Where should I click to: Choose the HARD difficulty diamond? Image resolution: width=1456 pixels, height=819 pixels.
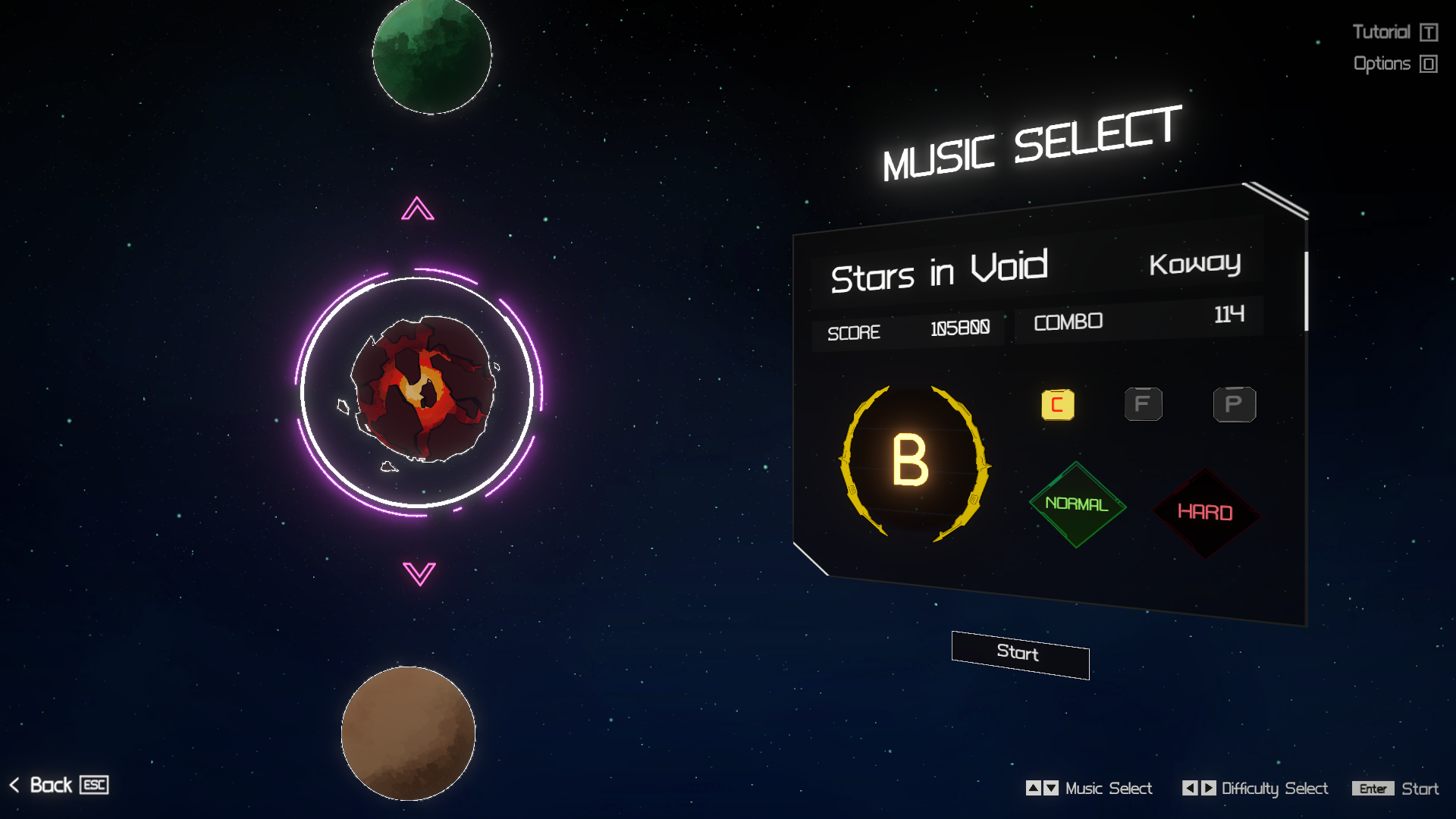pos(1205,513)
